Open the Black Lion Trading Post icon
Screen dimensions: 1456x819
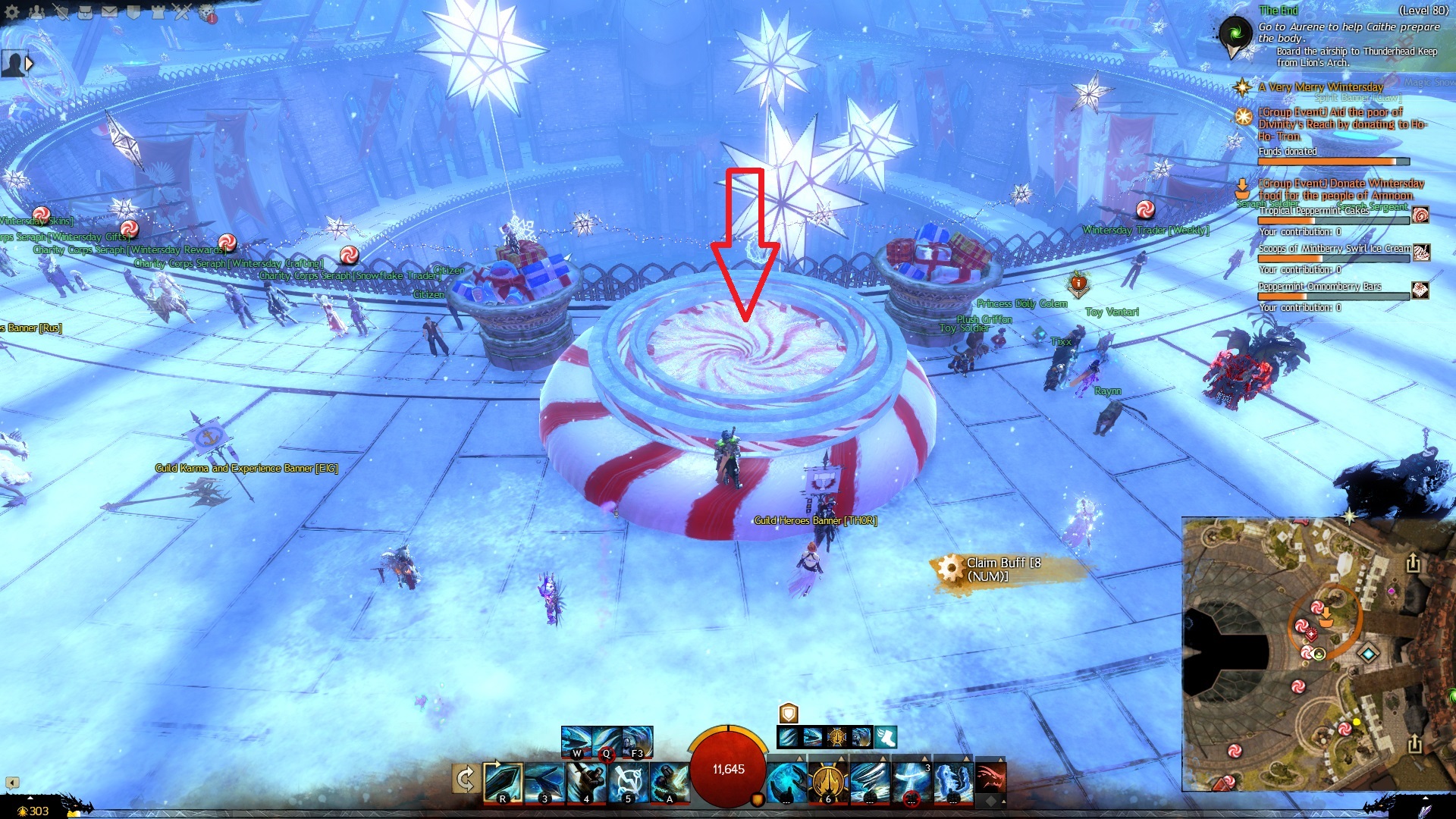tap(206, 12)
